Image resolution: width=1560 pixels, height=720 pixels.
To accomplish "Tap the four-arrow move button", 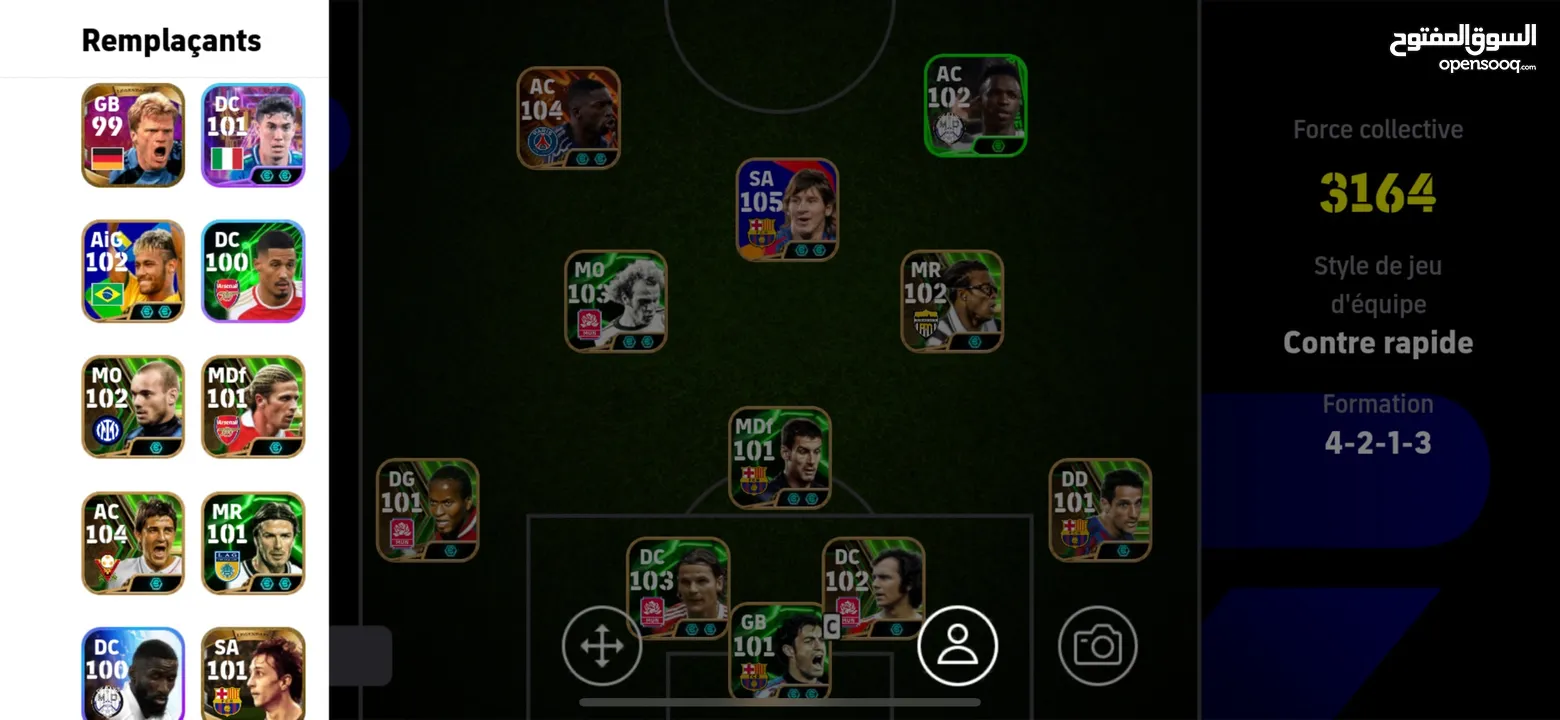I will tap(601, 646).
